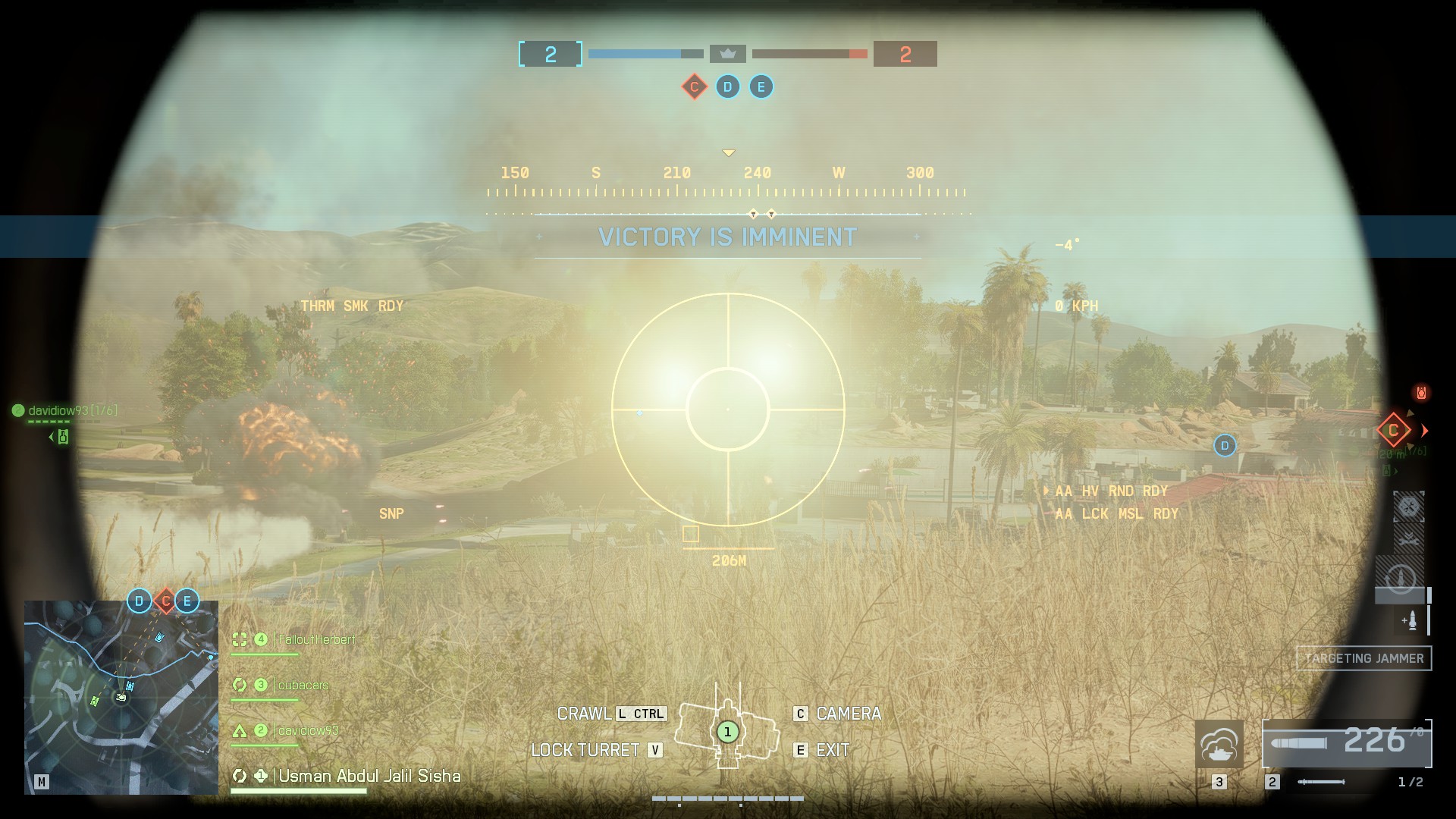The height and width of the screenshot is (819, 1456).
Task: Choose the secondary missile weapon slot
Action: tap(1321, 782)
